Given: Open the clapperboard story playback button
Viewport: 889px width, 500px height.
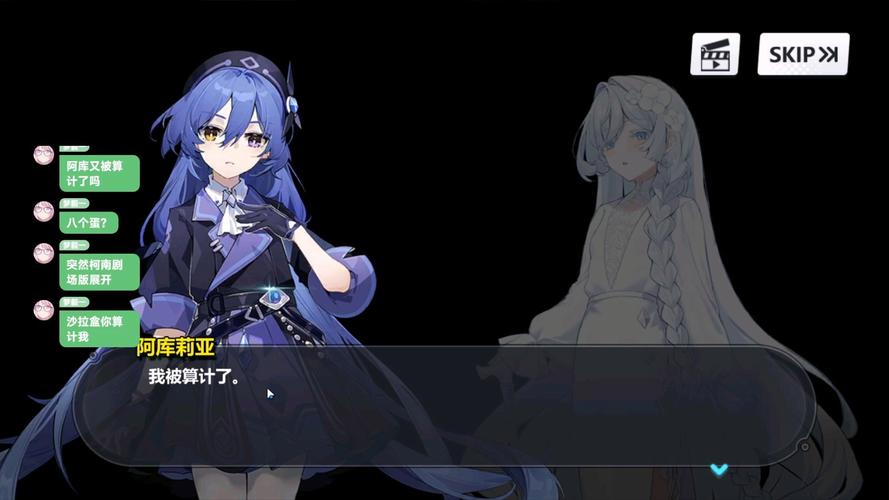Looking at the screenshot, I should point(714,54).
